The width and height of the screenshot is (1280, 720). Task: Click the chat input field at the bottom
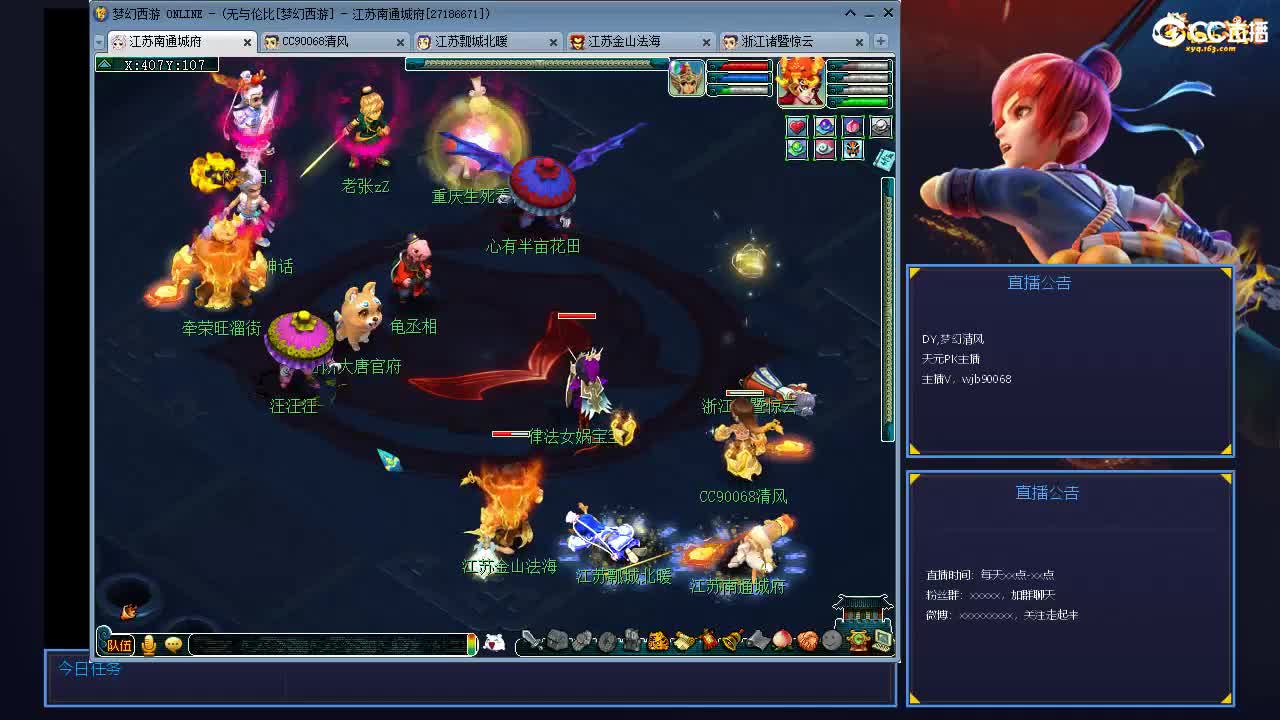click(x=330, y=645)
